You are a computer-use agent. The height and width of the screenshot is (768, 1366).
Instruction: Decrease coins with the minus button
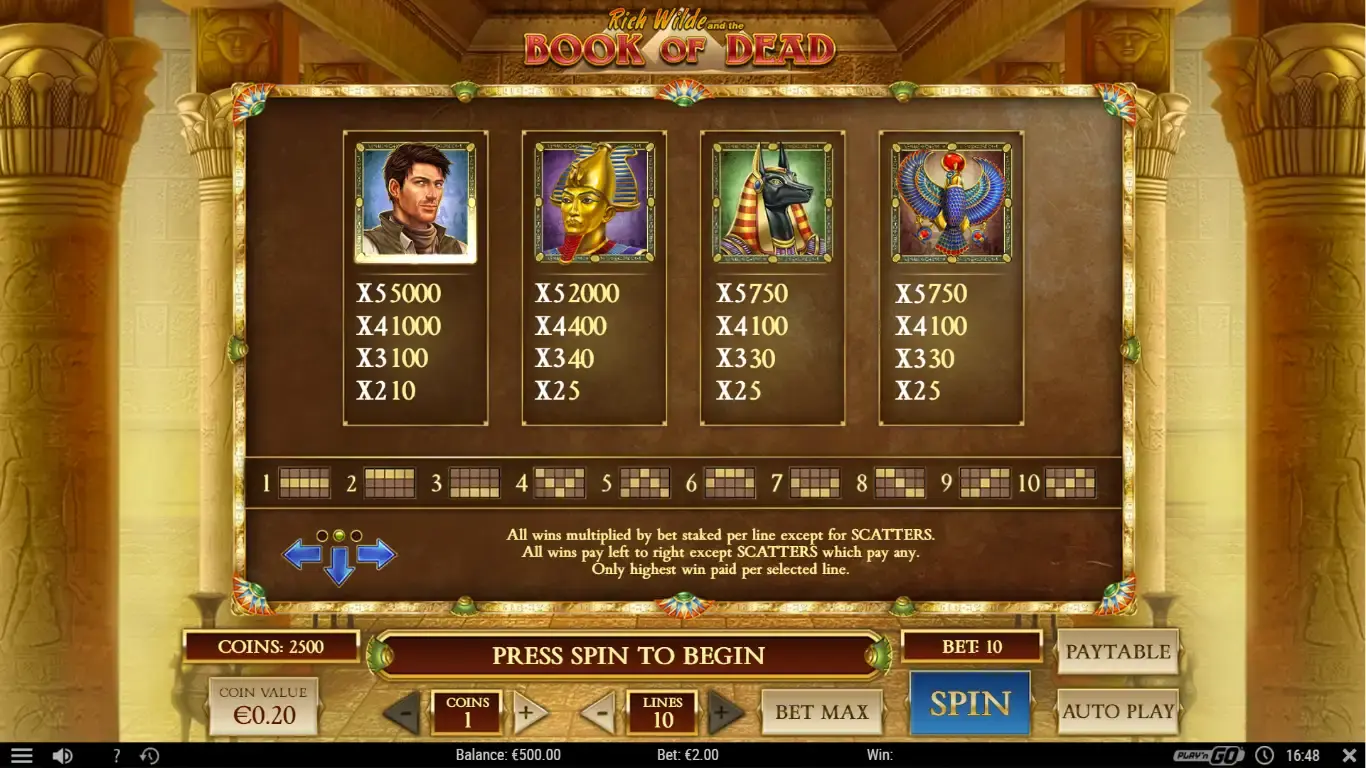click(406, 712)
